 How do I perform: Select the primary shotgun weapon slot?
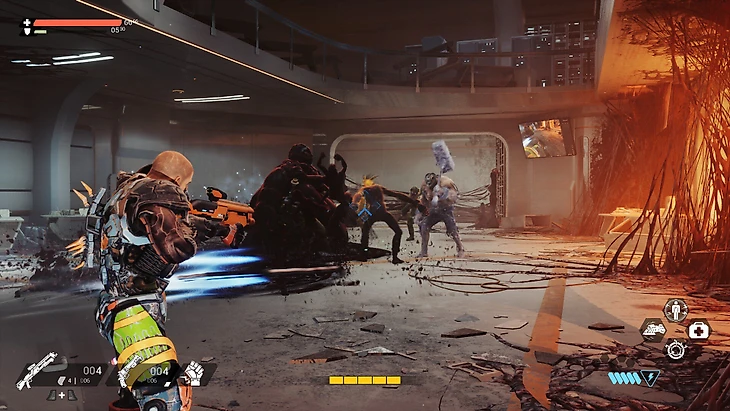click(x=37, y=370)
